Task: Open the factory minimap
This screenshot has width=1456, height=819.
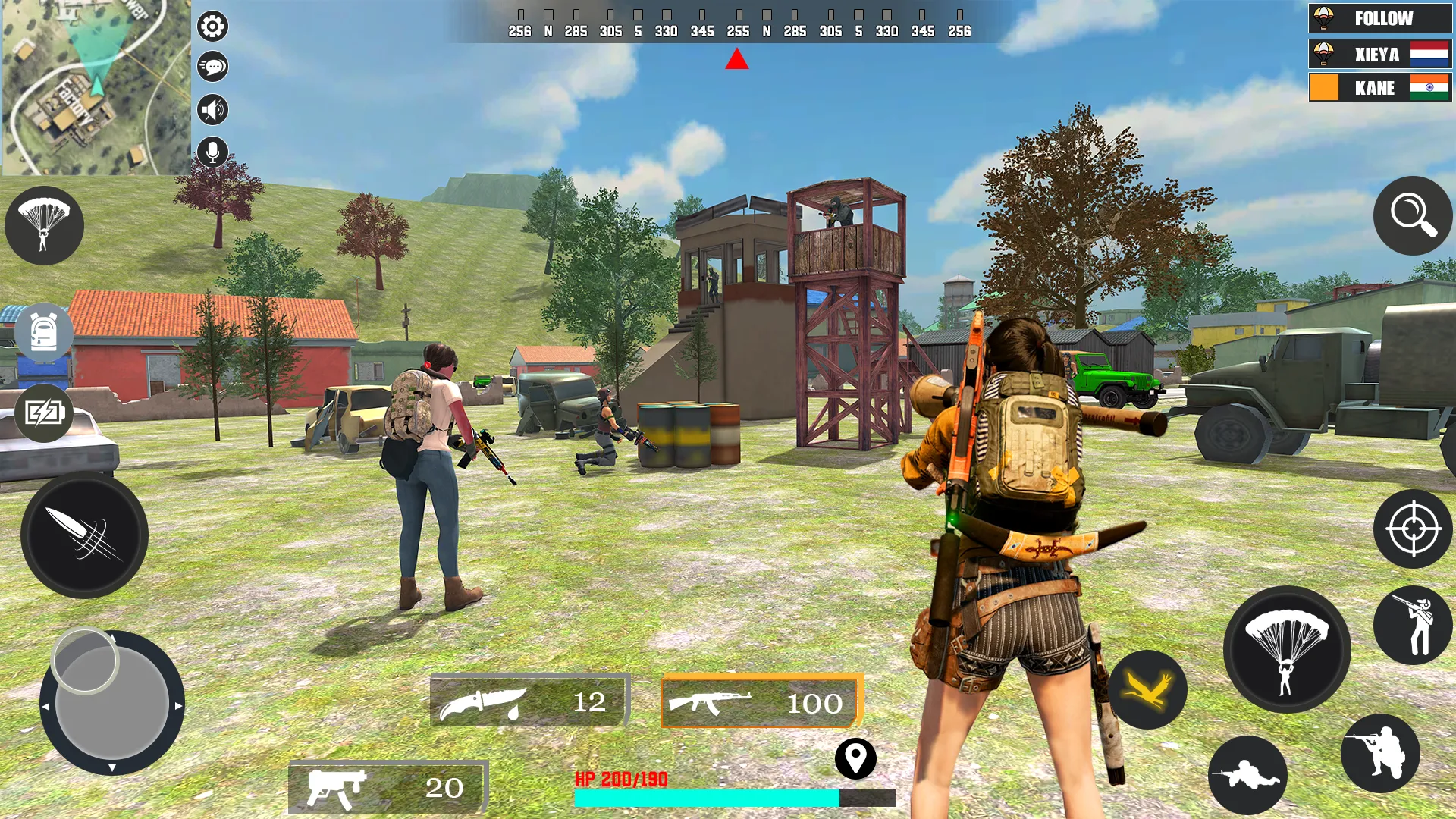Action: [95, 87]
